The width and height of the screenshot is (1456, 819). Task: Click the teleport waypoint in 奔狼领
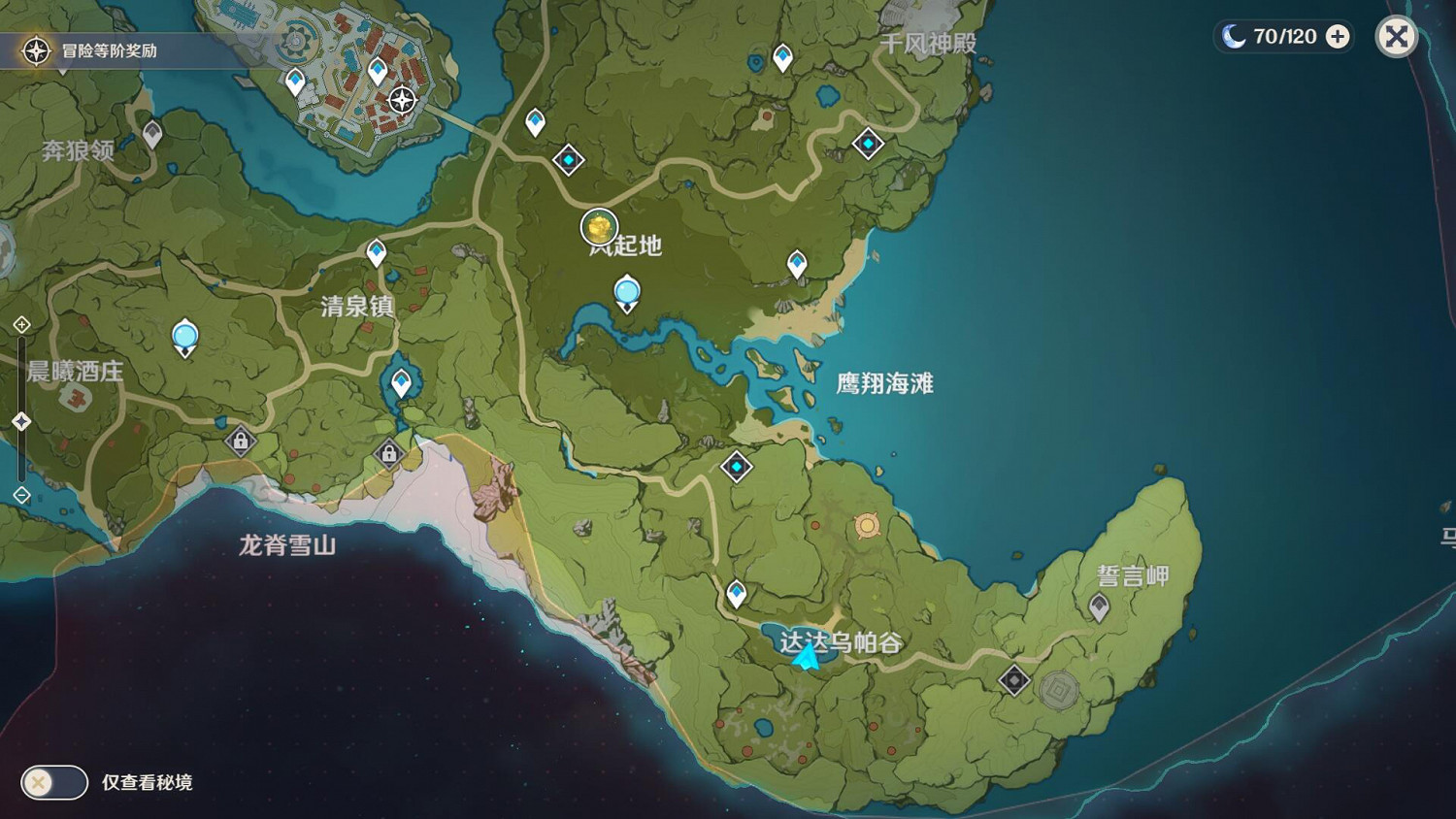[x=151, y=134]
